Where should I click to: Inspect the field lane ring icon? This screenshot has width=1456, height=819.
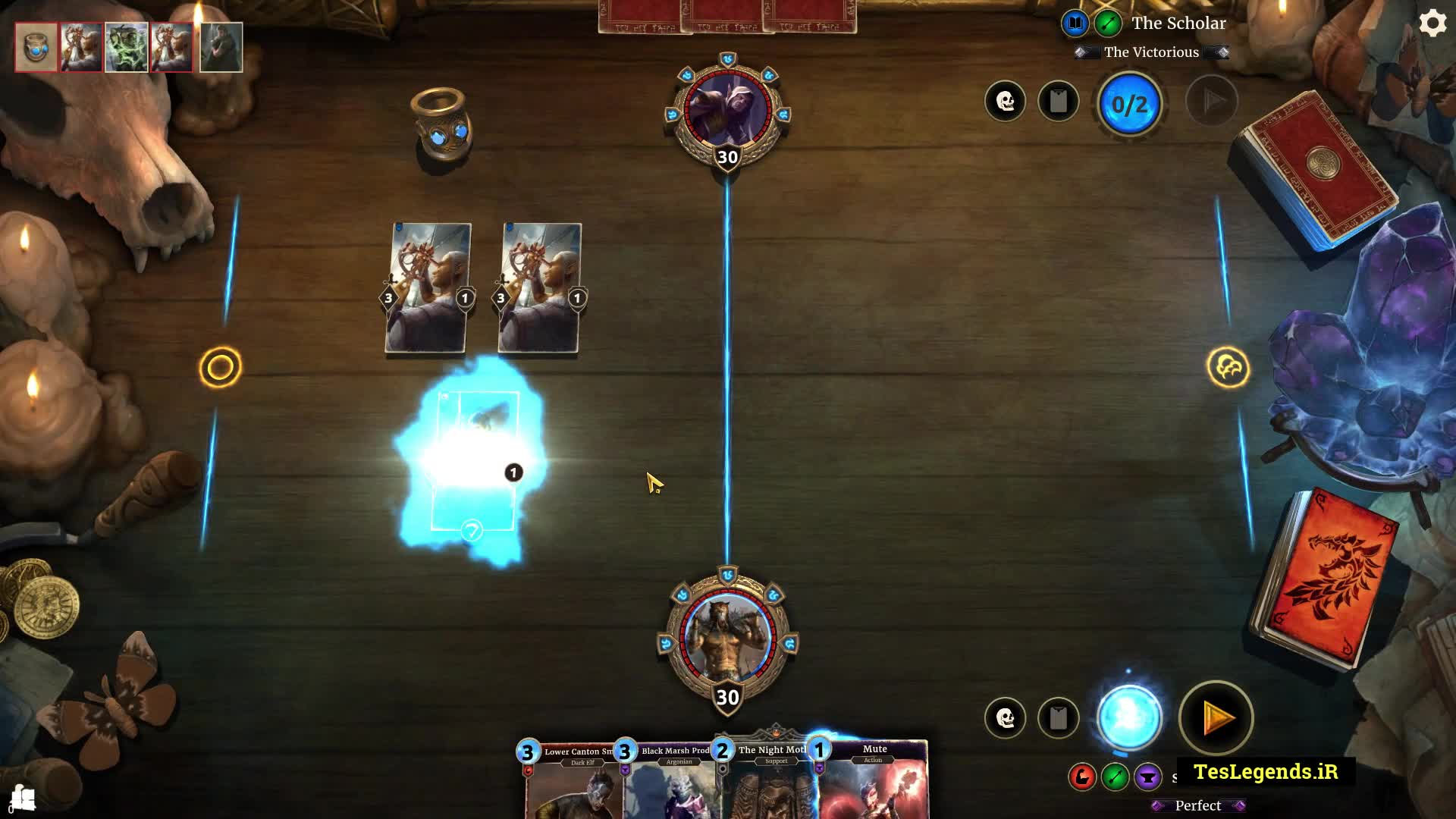221,368
